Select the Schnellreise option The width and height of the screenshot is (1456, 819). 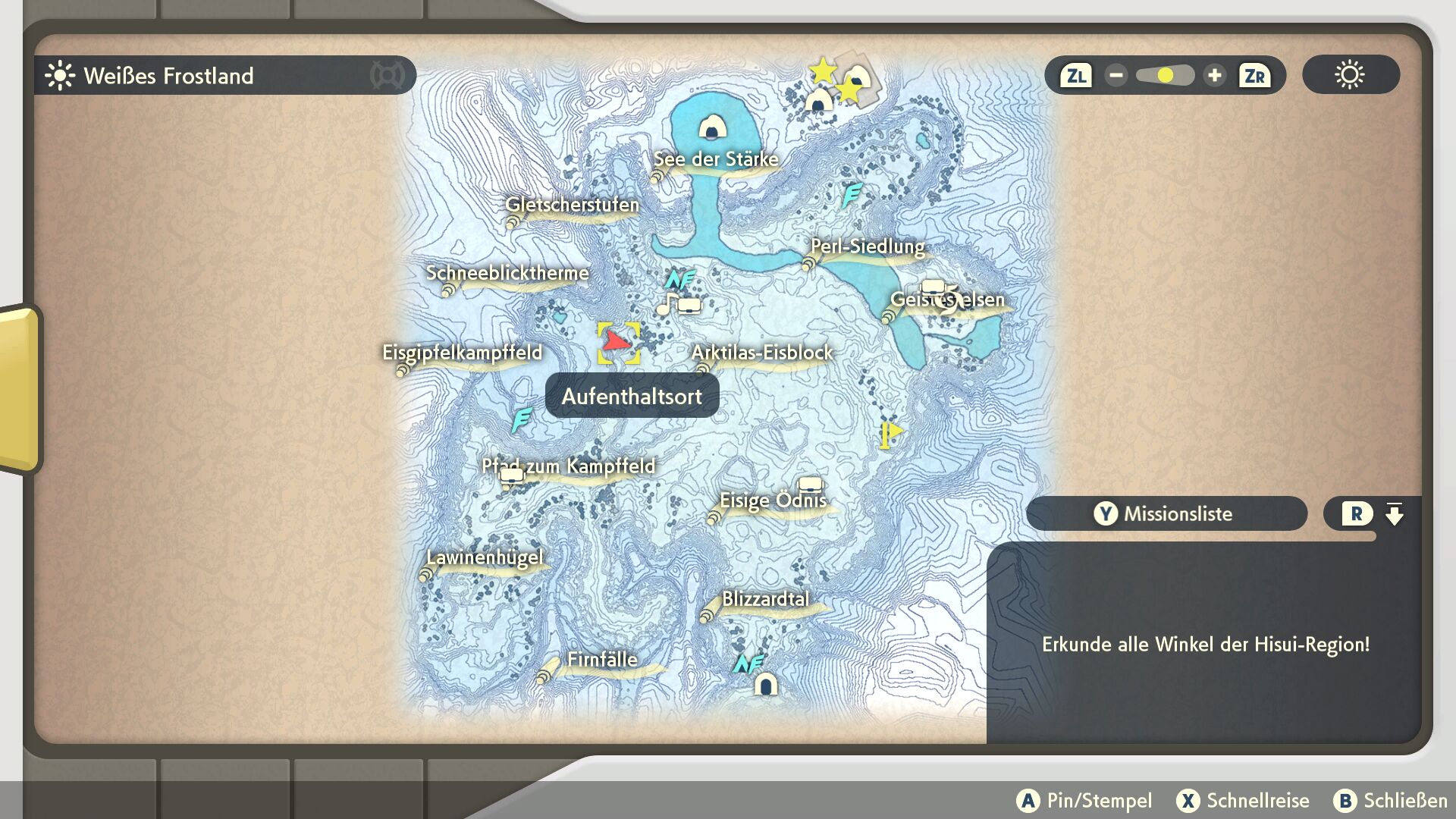tap(1243, 801)
